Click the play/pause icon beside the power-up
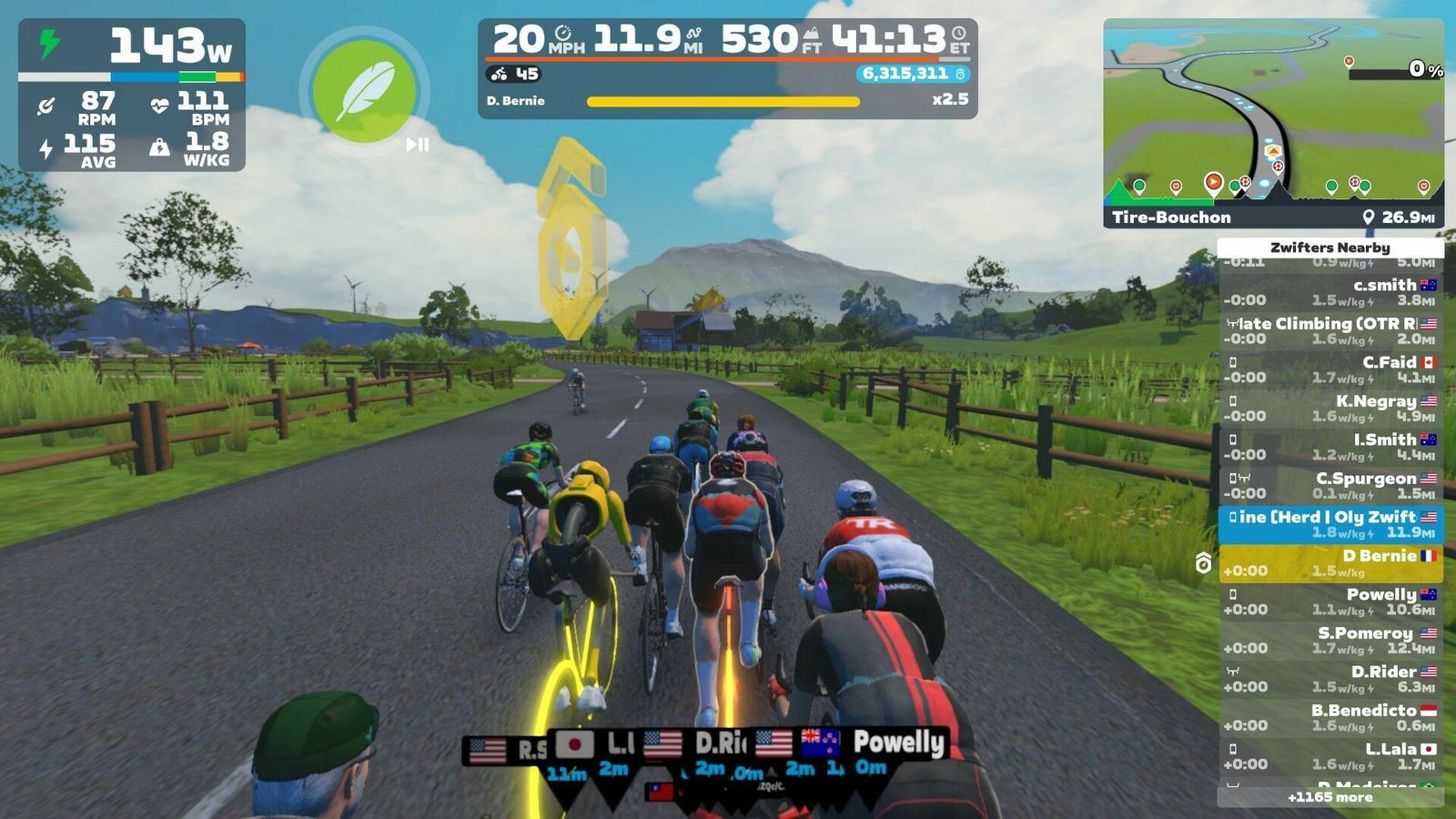The width and height of the screenshot is (1456, 819). click(418, 144)
